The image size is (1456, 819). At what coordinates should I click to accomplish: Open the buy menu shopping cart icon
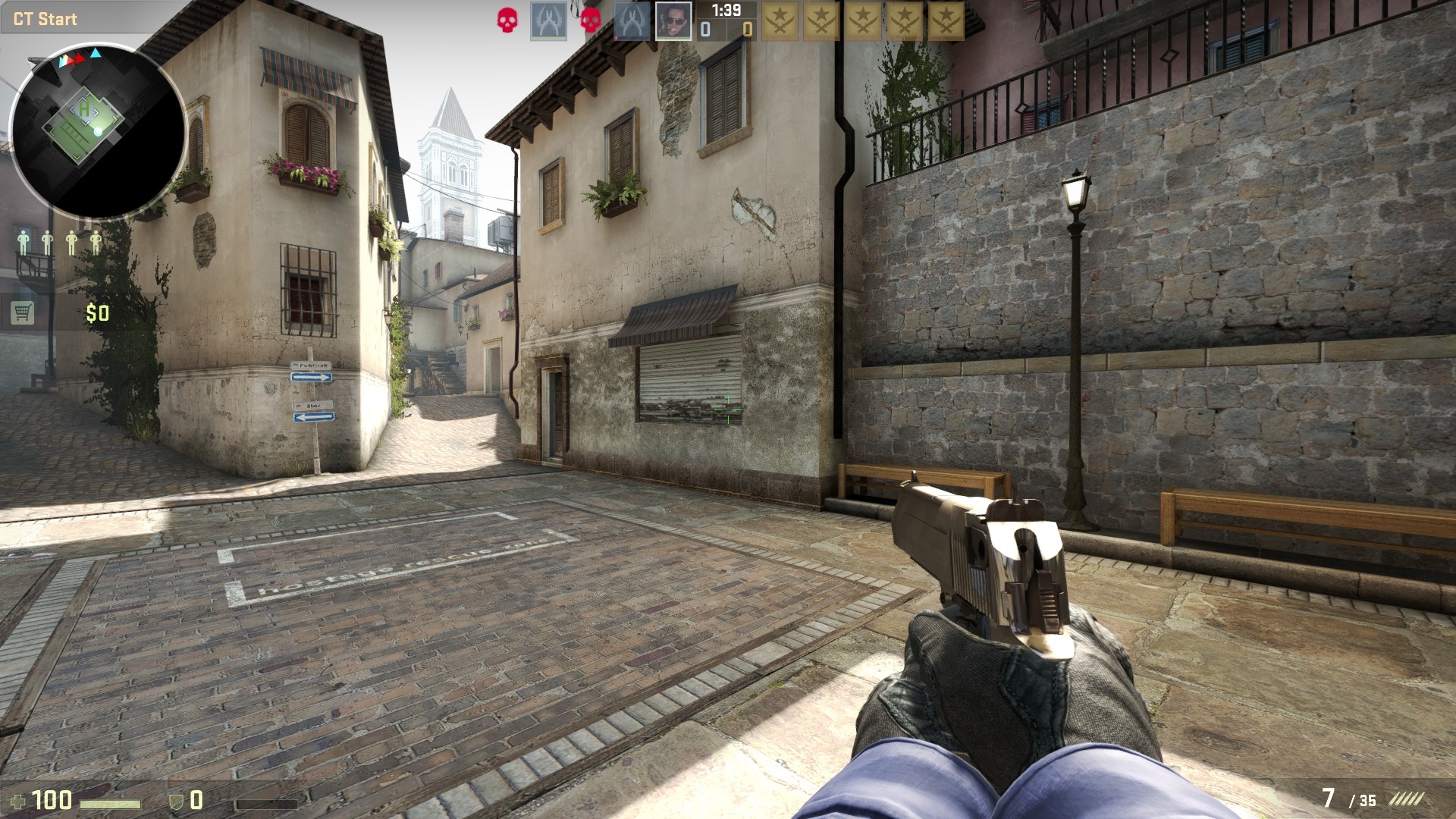23,312
